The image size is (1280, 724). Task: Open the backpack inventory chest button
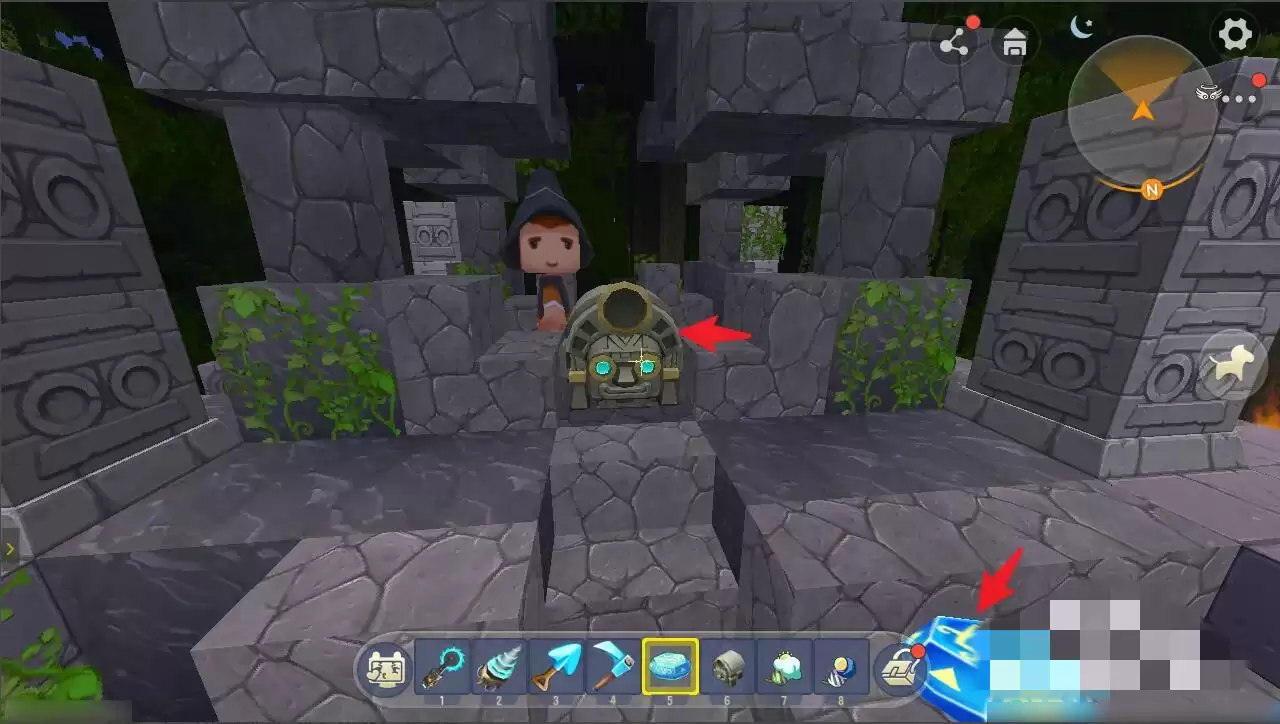[x=899, y=667]
